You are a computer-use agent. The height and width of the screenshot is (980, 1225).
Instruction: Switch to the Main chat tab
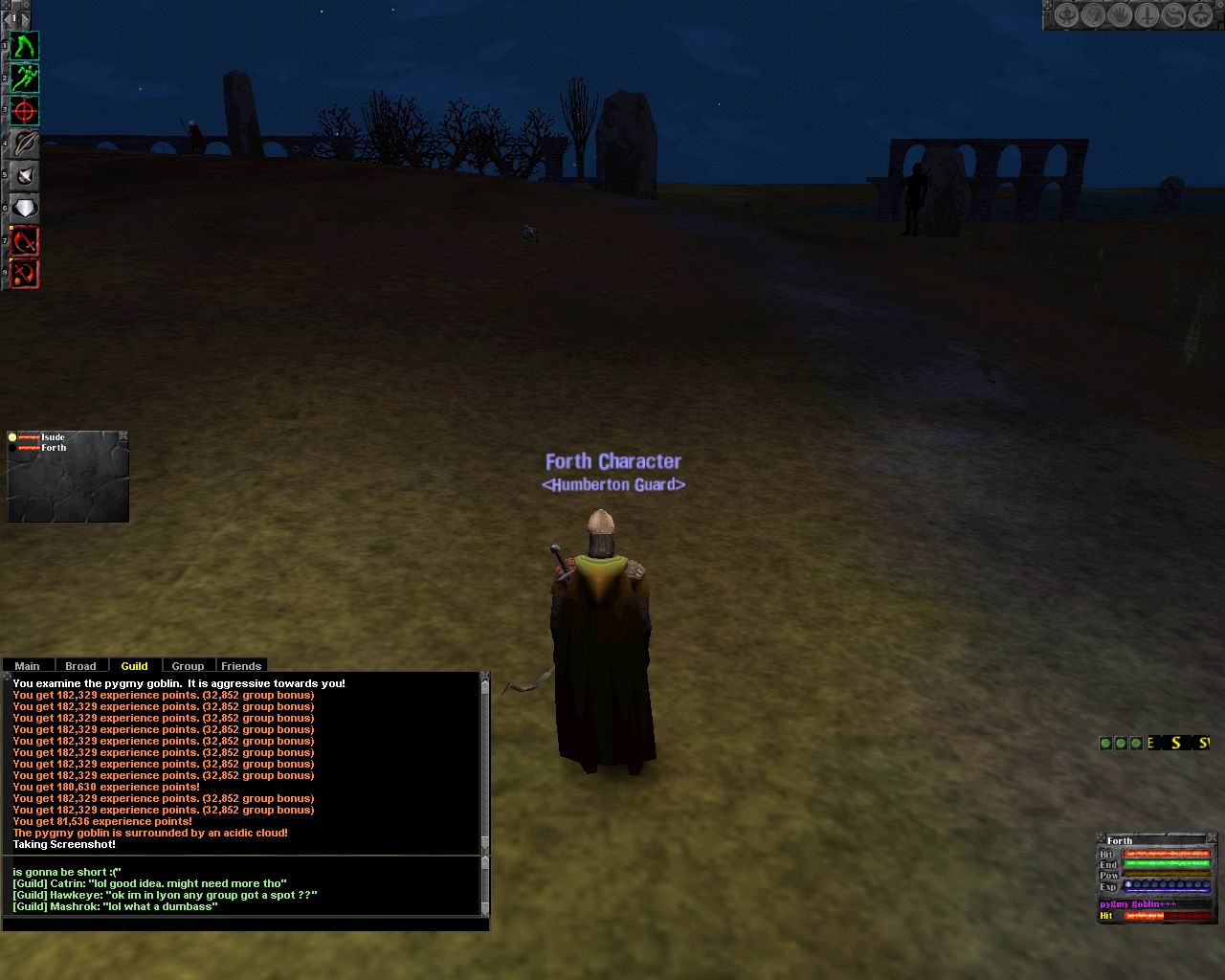(28, 665)
